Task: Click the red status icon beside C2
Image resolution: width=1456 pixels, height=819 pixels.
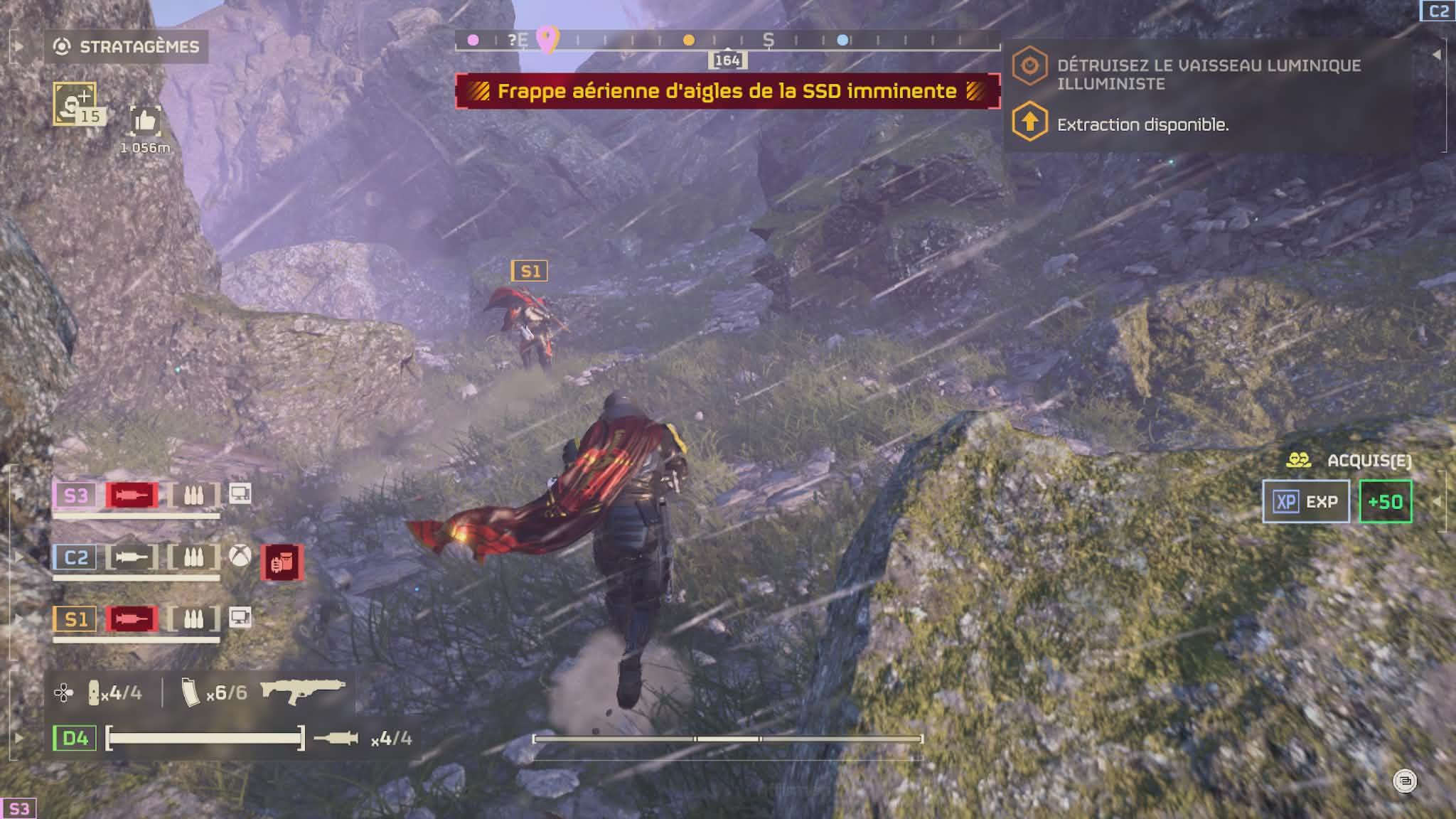Action: [282, 562]
